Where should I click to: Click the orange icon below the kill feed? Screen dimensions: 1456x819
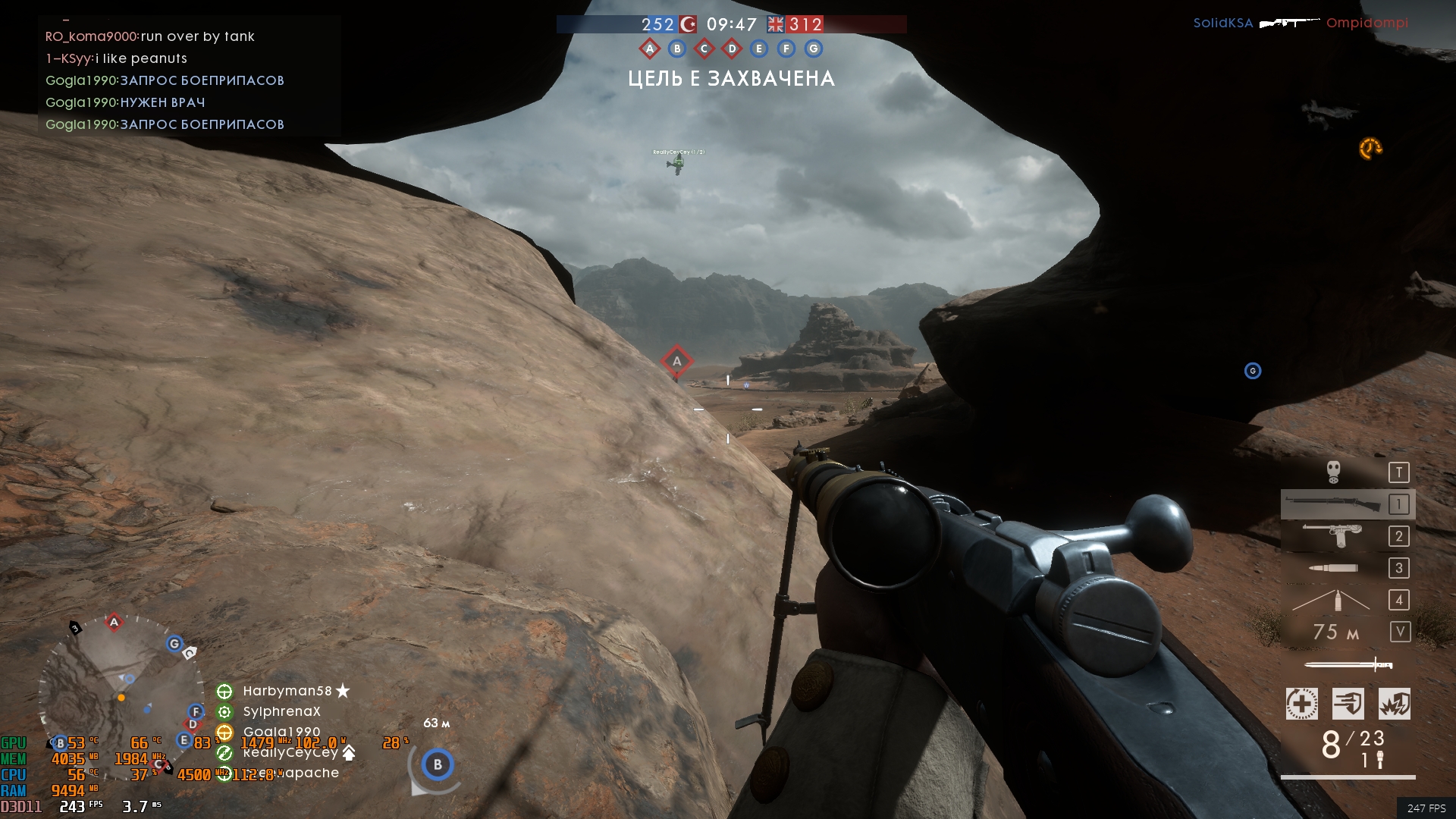pos(1370,149)
